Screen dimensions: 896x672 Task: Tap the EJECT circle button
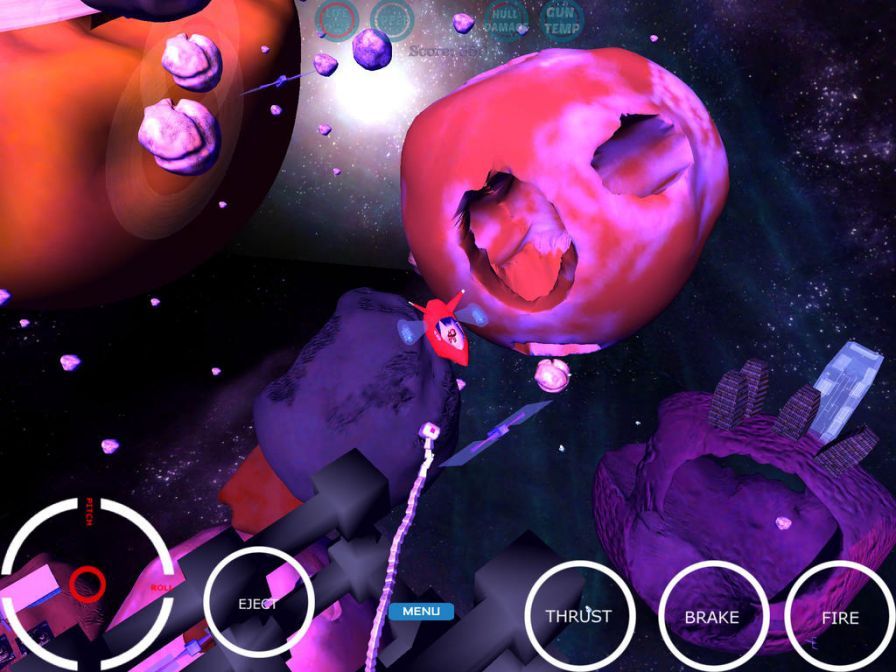point(258,604)
